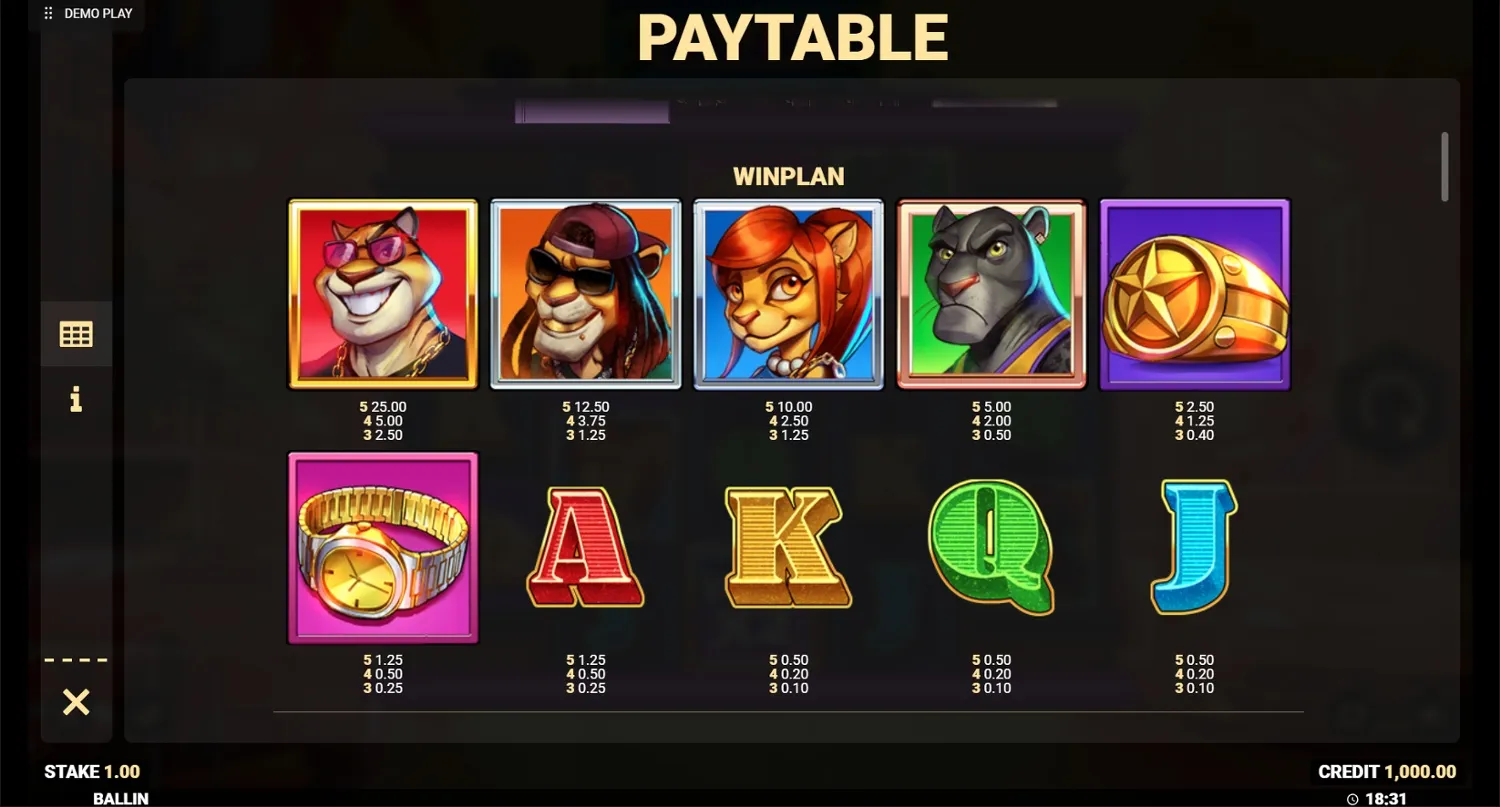Viewport: 1500px width, 807px height.
Task: Click the dashed page indicator above the X
Action: click(76, 657)
